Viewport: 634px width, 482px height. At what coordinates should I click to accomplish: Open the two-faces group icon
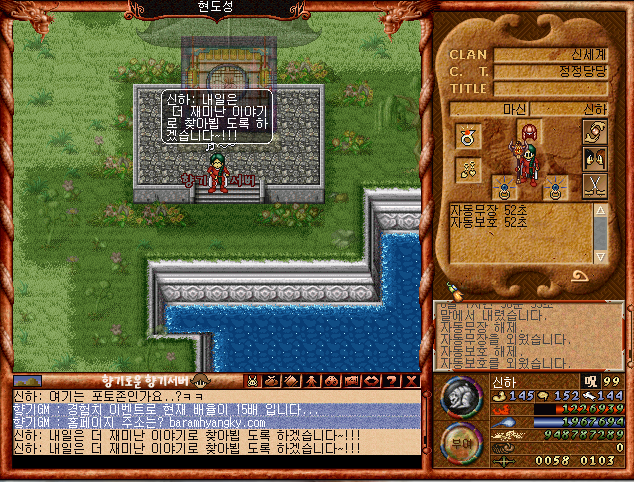point(594,157)
